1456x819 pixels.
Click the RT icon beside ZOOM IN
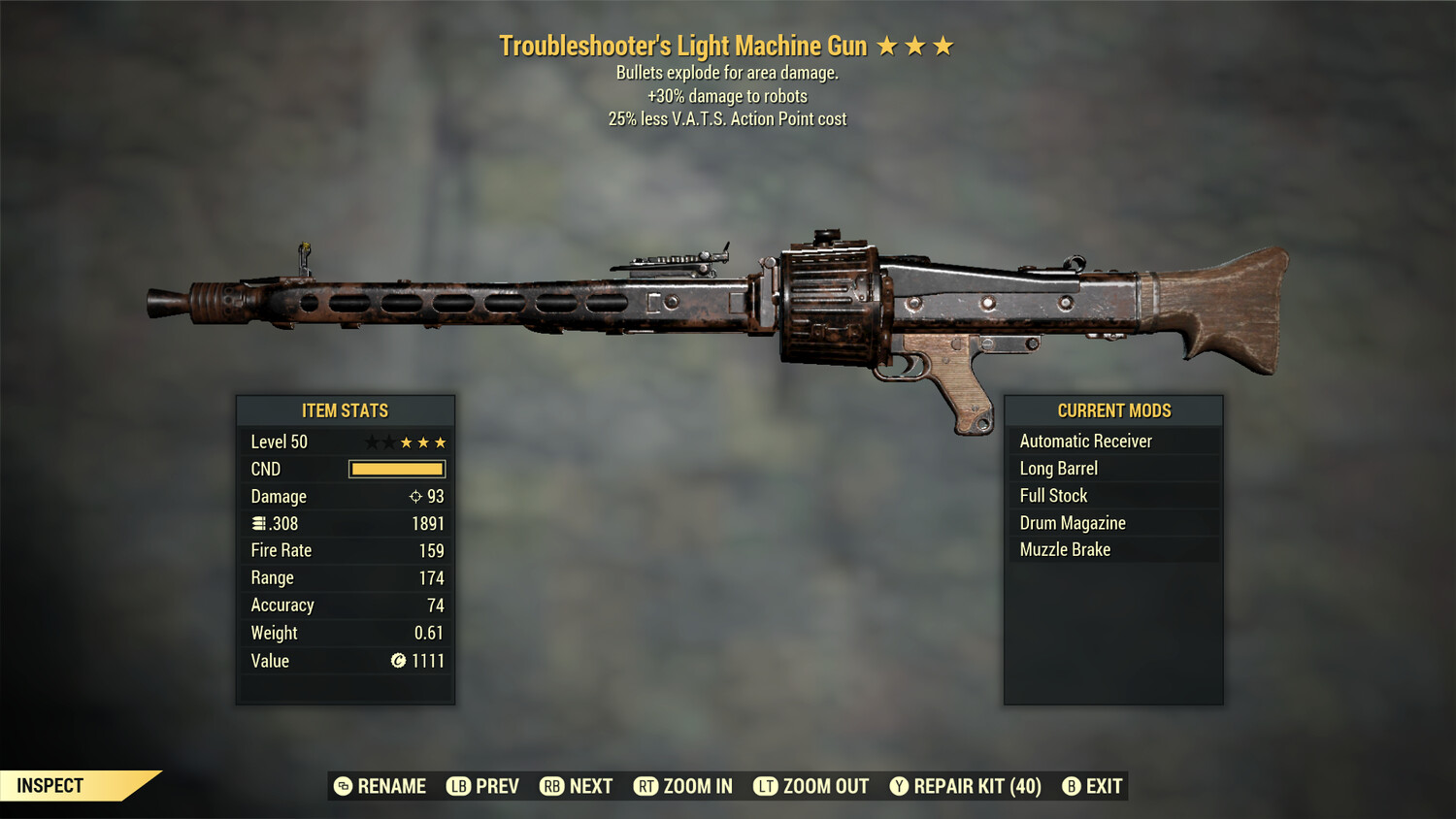pos(646,786)
